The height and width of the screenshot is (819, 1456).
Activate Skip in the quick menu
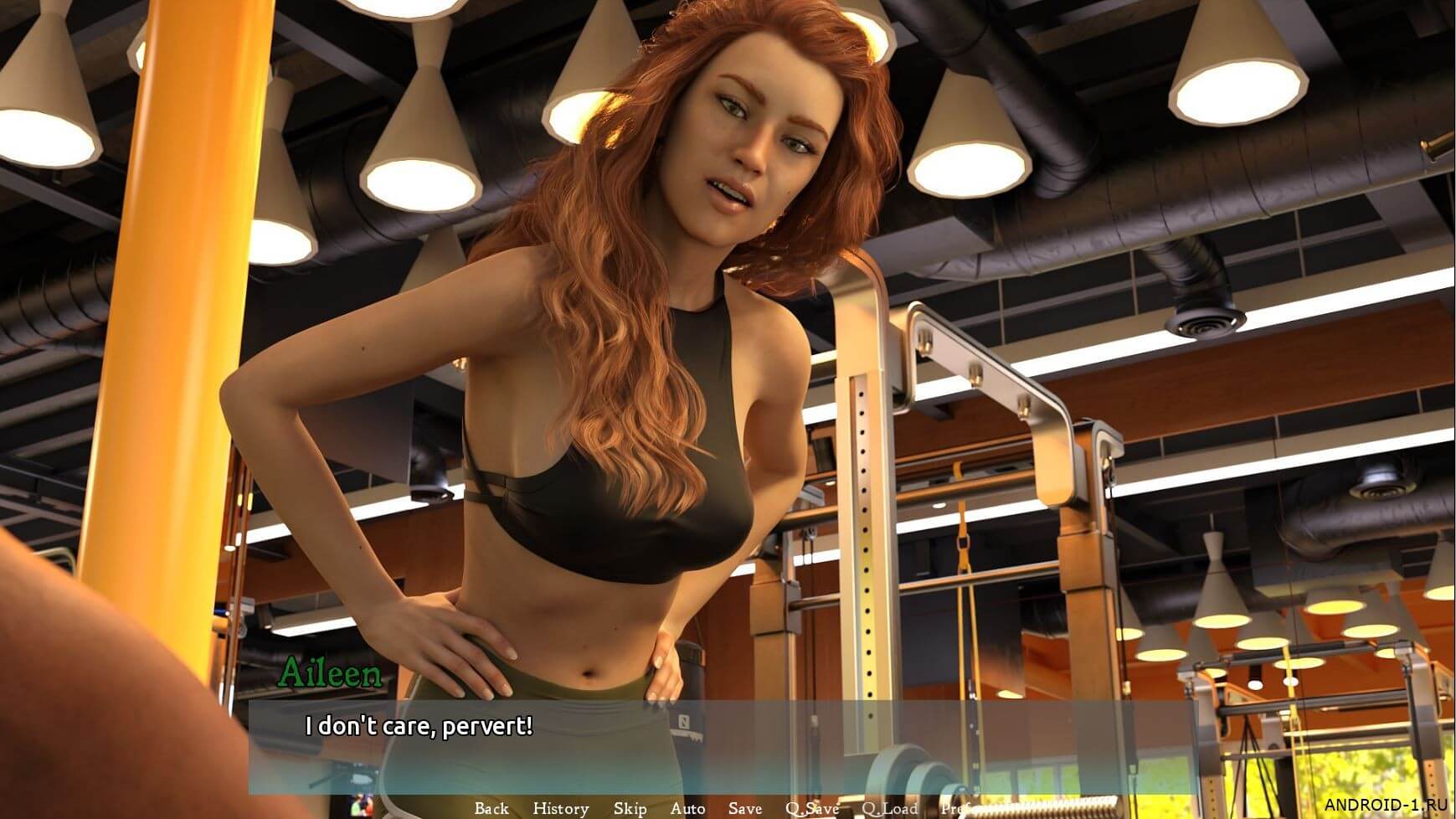[630, 808]
